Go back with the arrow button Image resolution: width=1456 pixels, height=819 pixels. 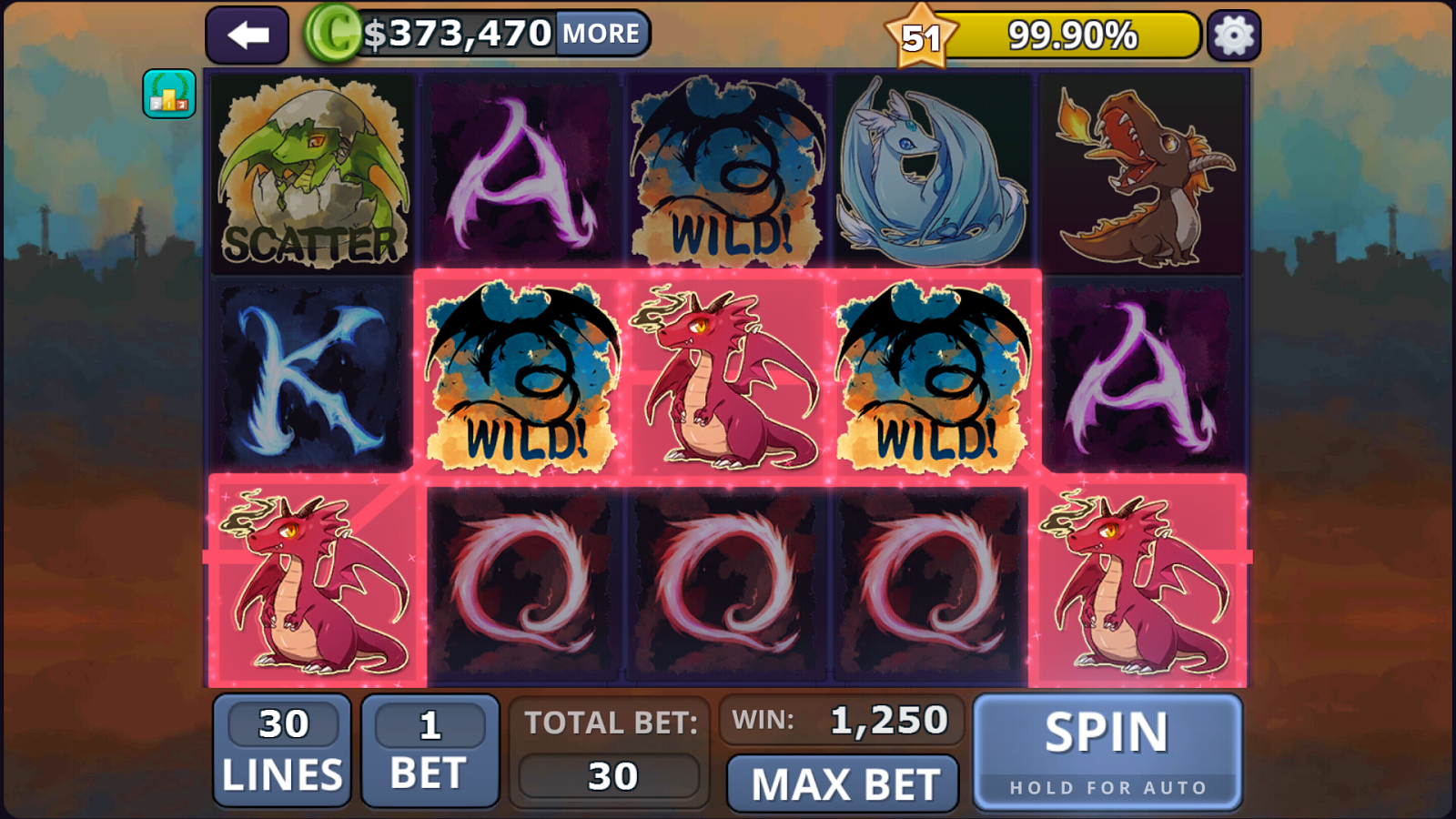pos(247,35)
